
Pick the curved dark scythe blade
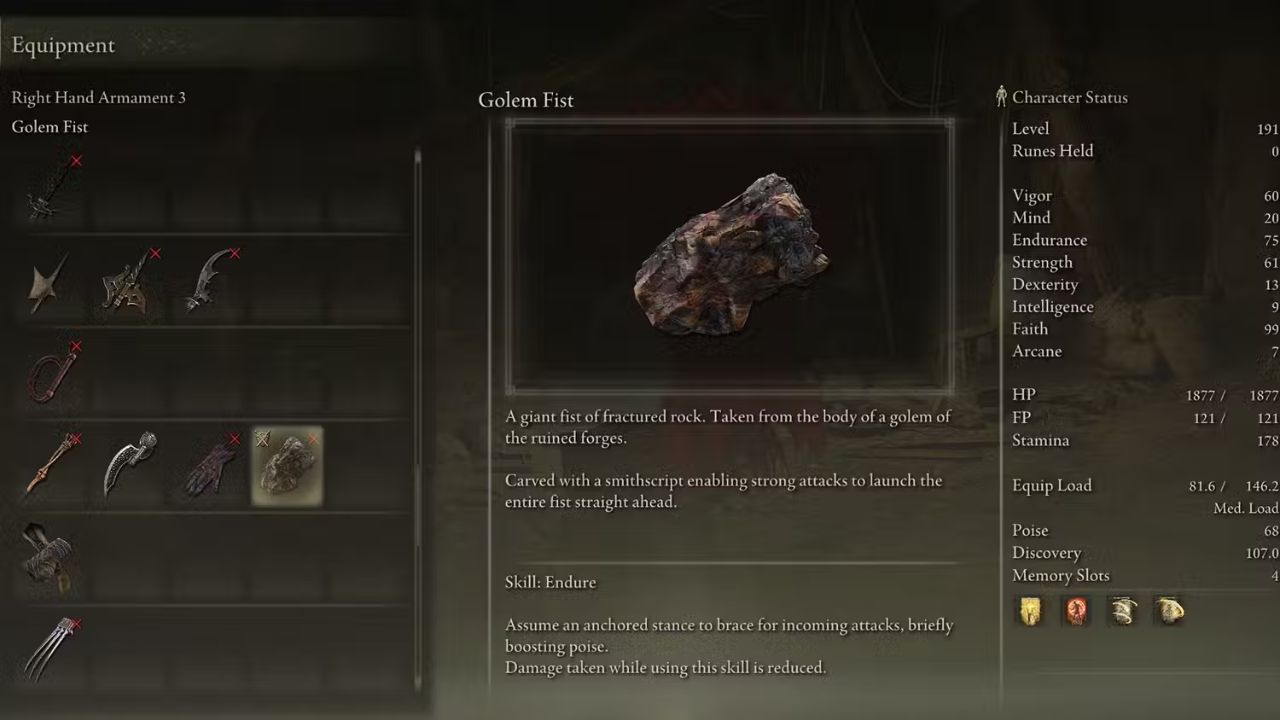[x=208, y=280]
